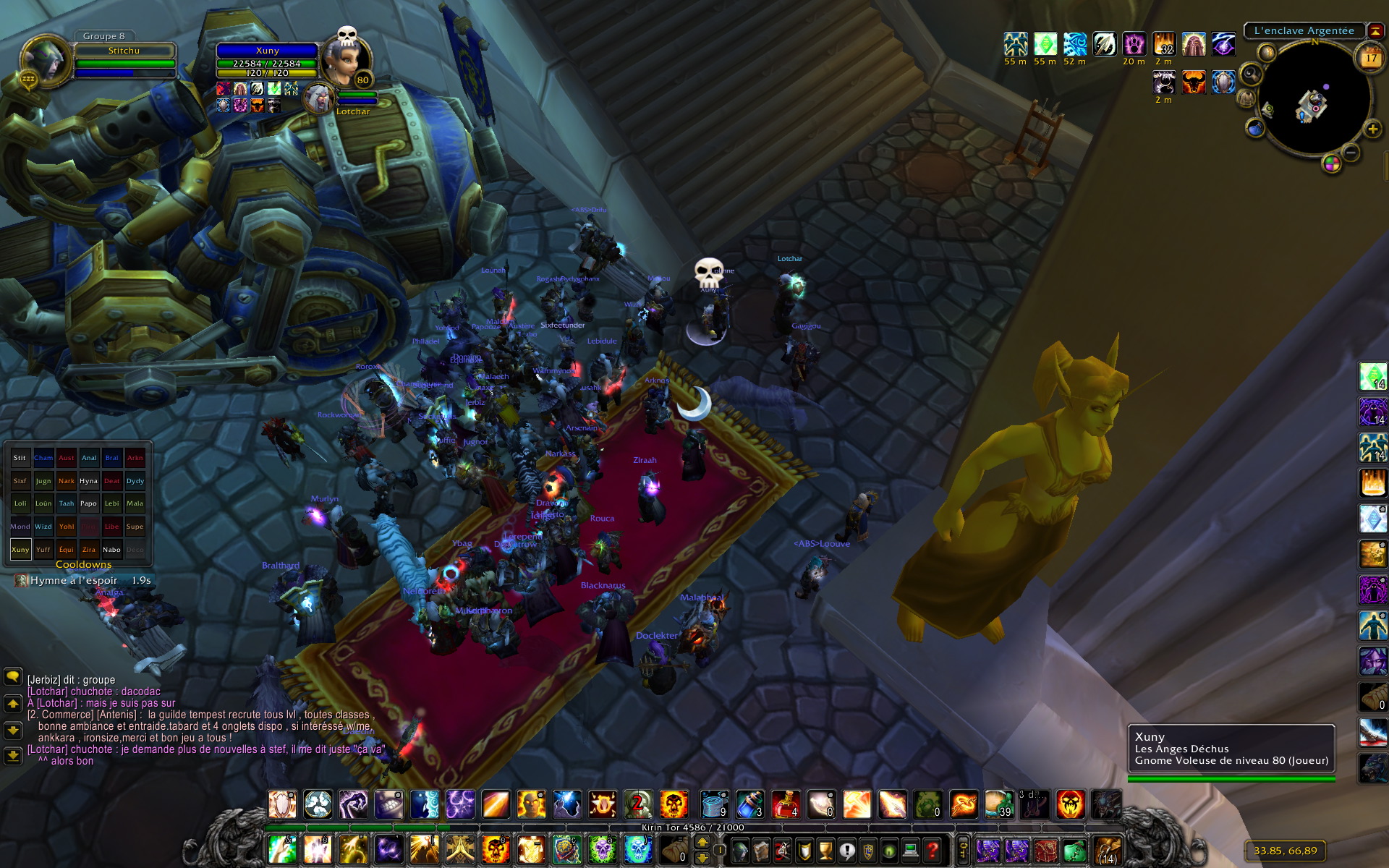This screenshot has height=868, width=1389.
Task: Jump chat to bottom with the end arrow
Action: (x=13, y=756)
